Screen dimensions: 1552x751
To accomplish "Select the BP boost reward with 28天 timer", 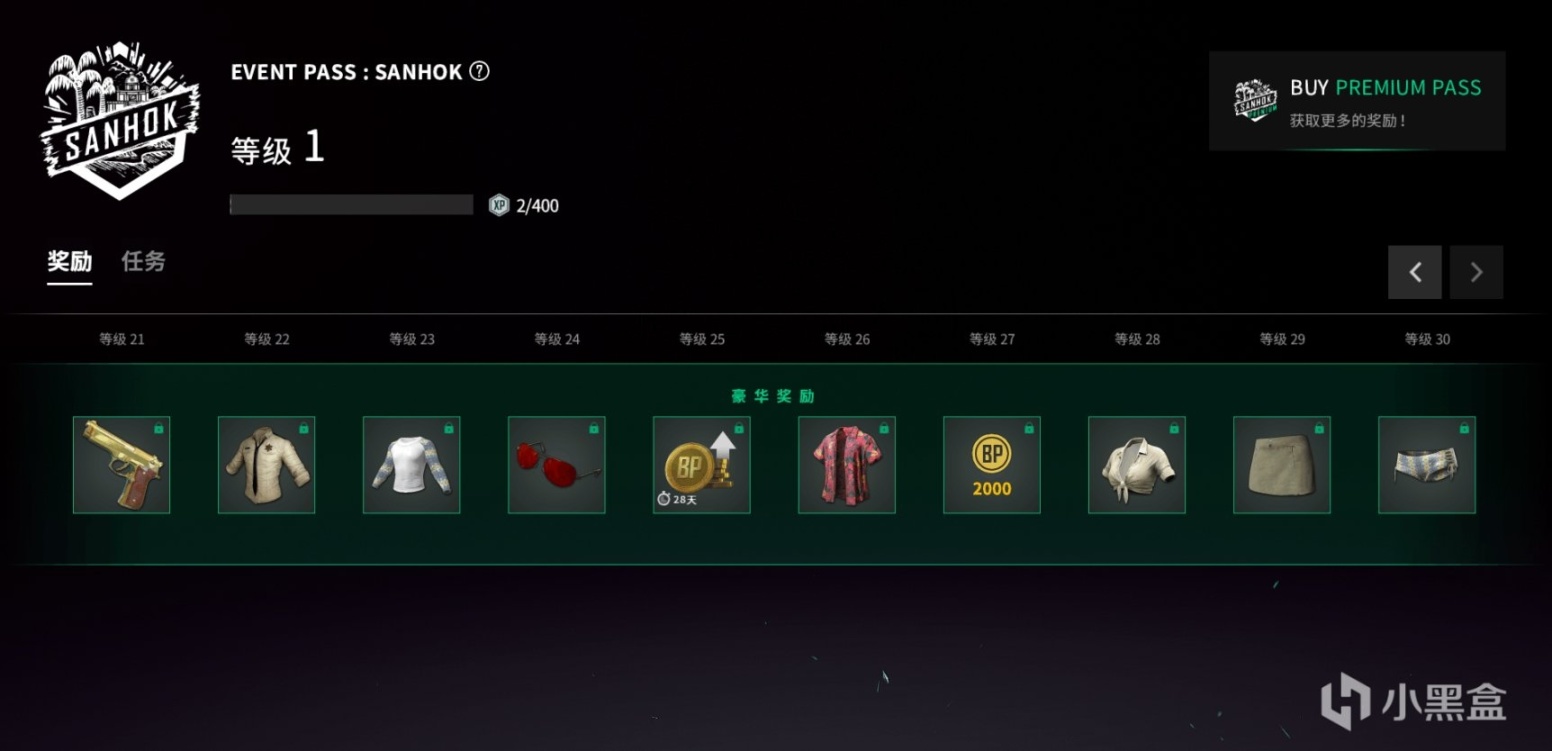I will 701,464.
